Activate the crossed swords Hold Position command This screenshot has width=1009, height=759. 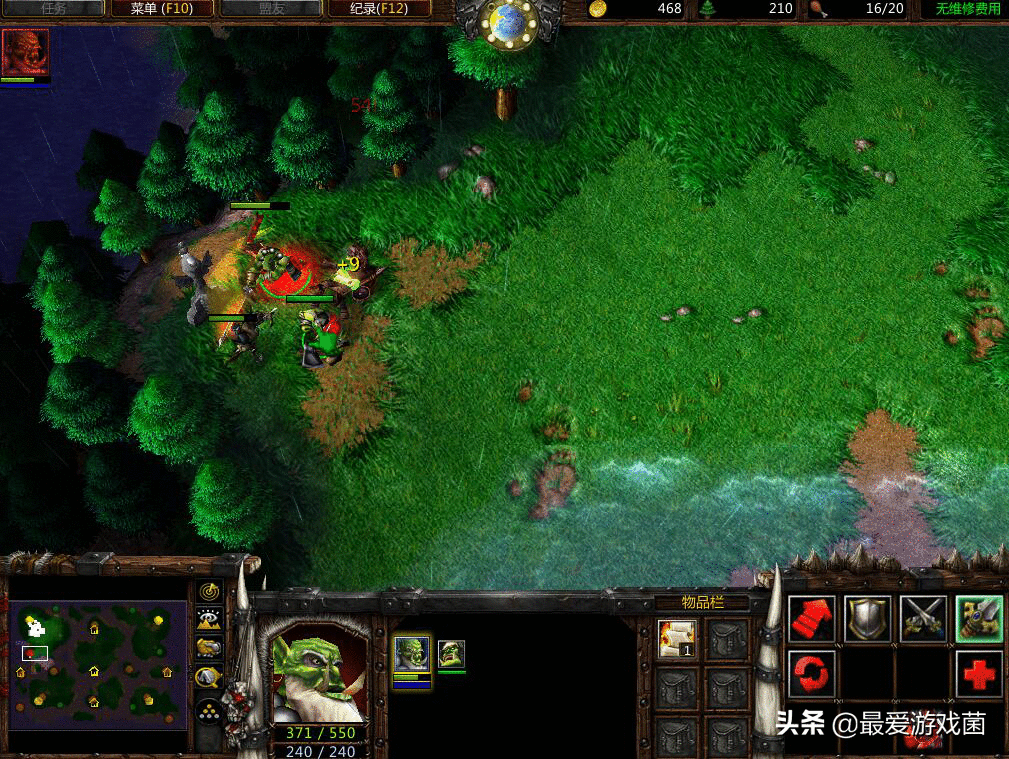pos(923,619)
